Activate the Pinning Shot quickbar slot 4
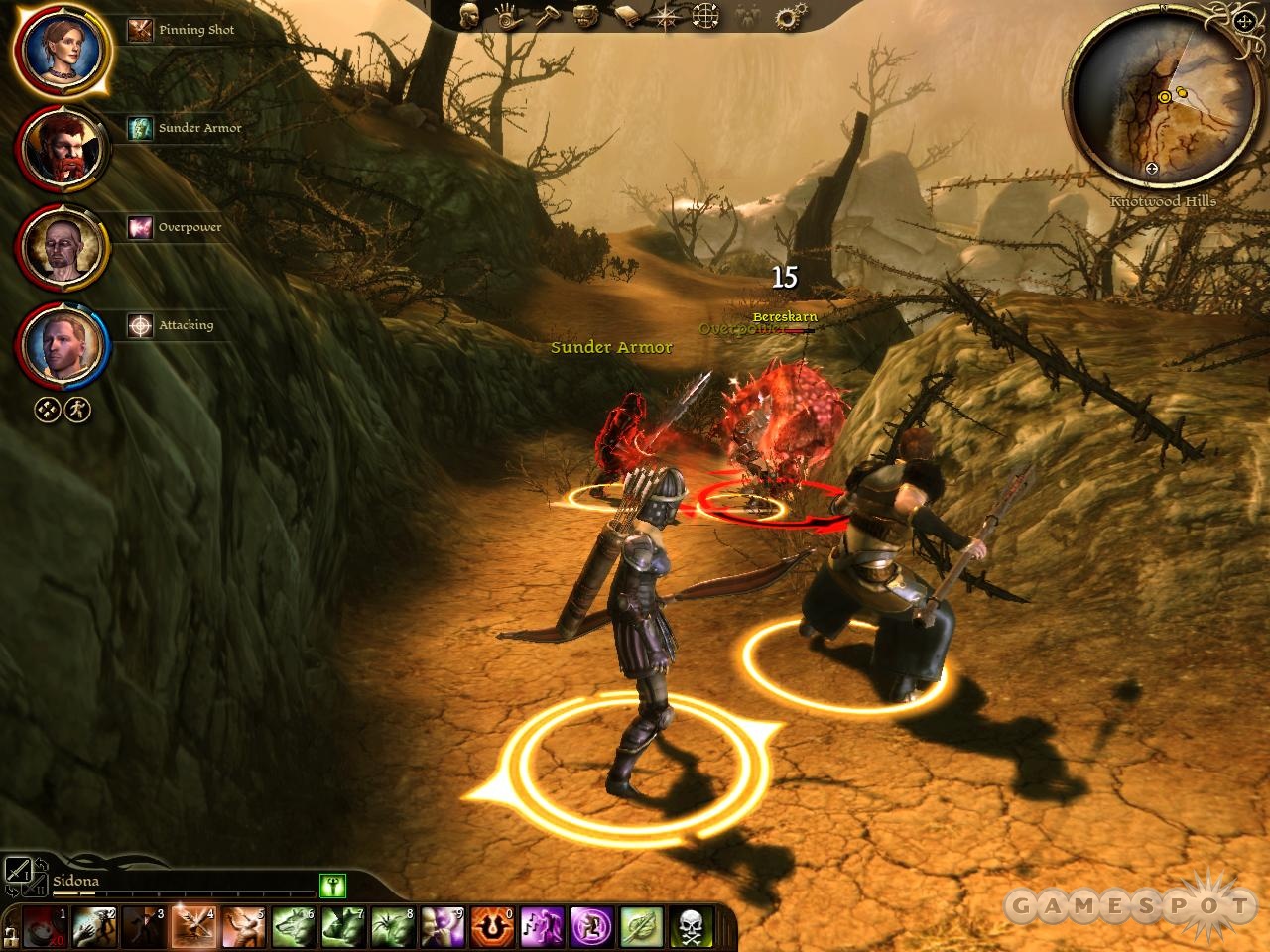1270x952 pixels. tap(193, 926)
